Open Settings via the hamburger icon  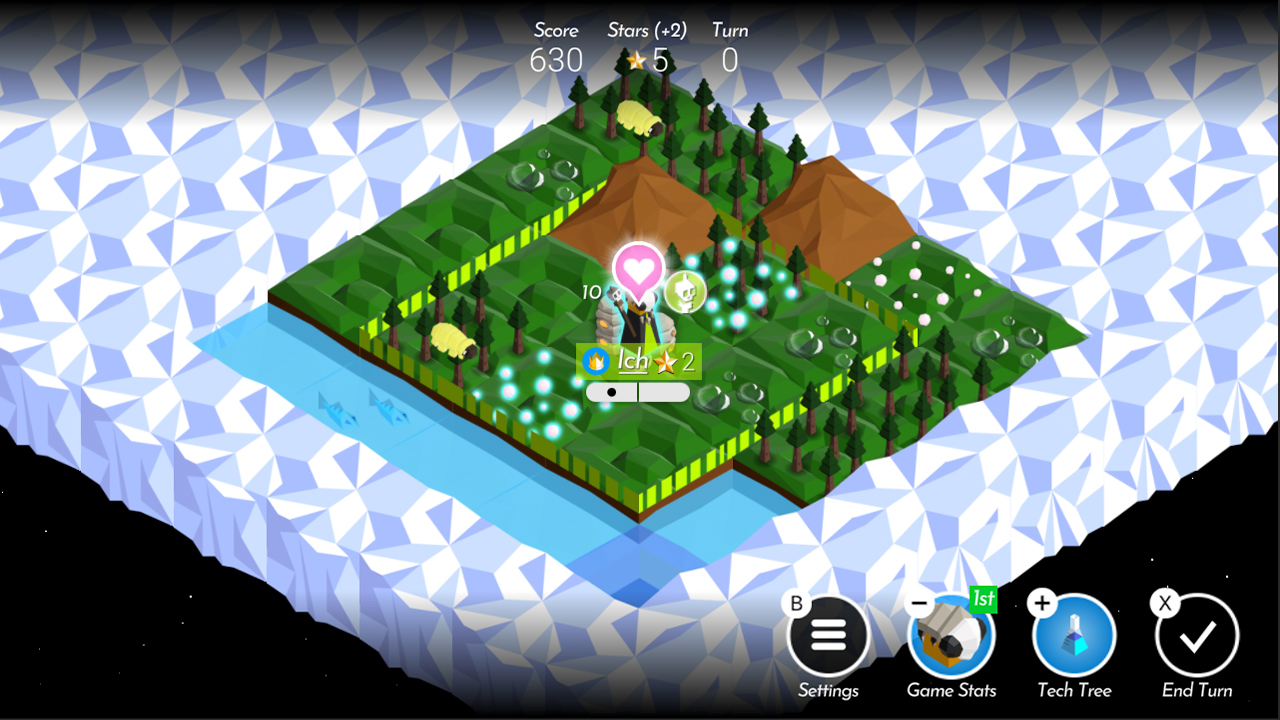[829, 634]
